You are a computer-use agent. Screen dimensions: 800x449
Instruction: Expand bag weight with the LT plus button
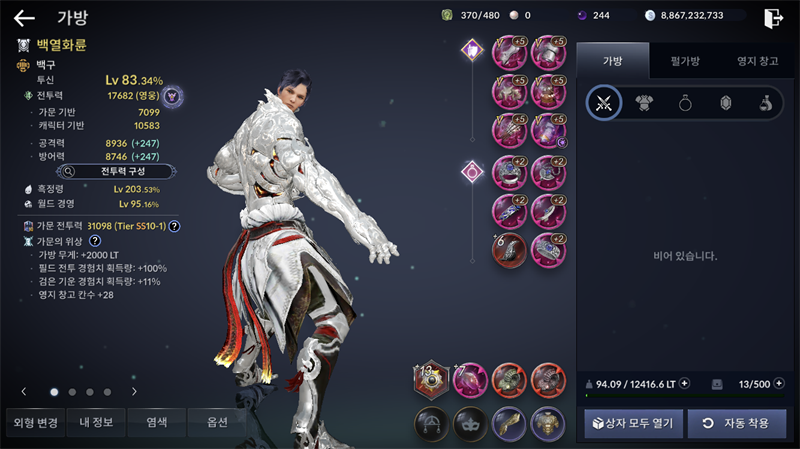click(684, 383)
